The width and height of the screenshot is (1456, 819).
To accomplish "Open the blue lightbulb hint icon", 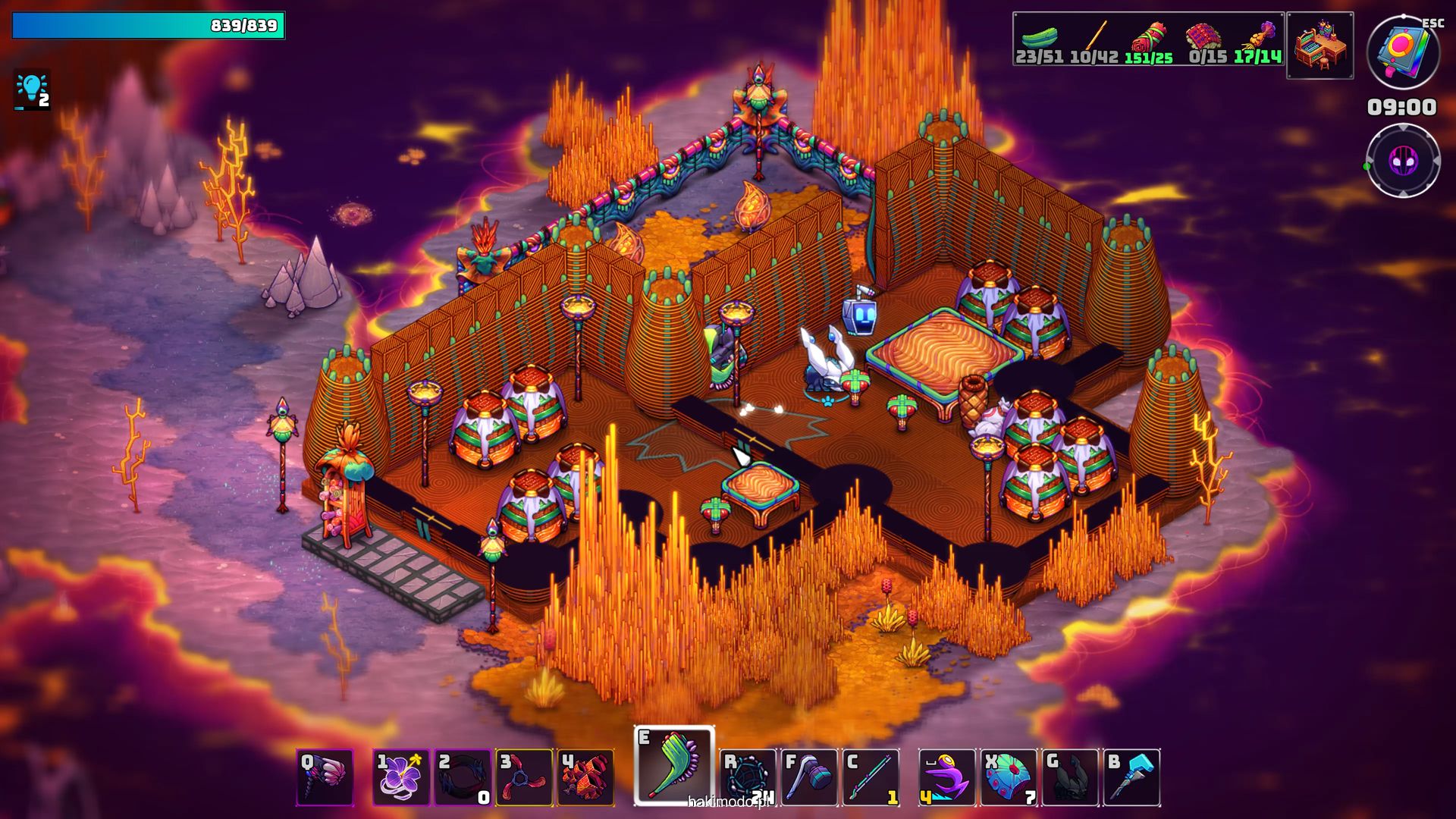I will tap(32, 90).
